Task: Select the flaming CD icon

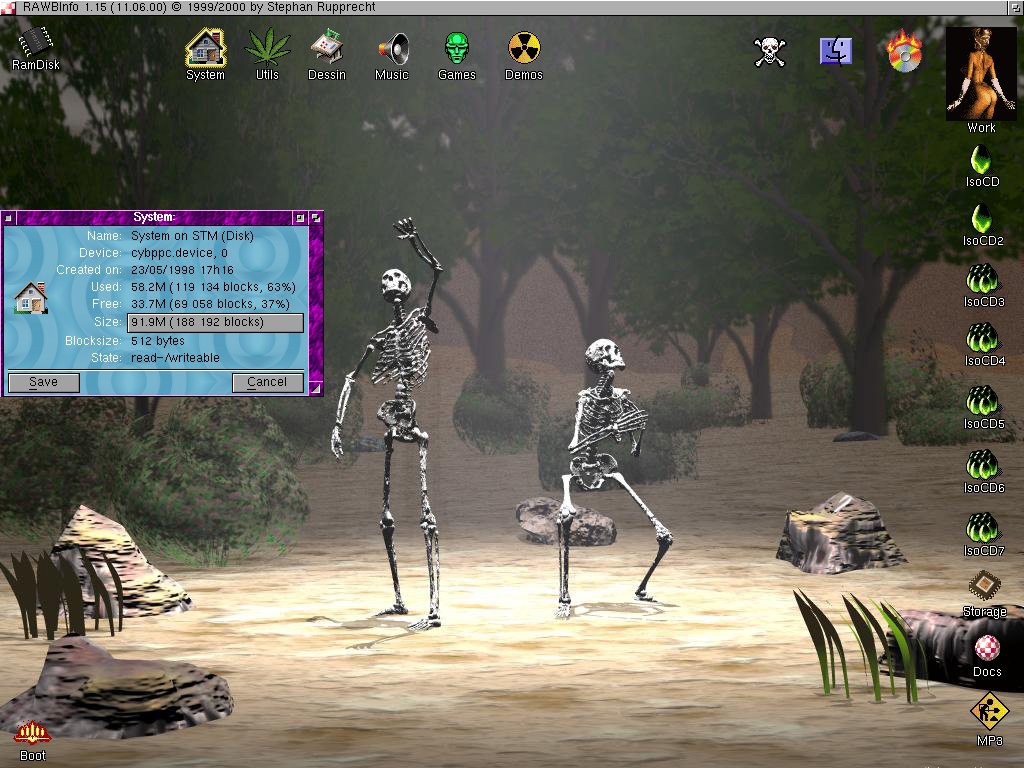Action: click(904, 51)
